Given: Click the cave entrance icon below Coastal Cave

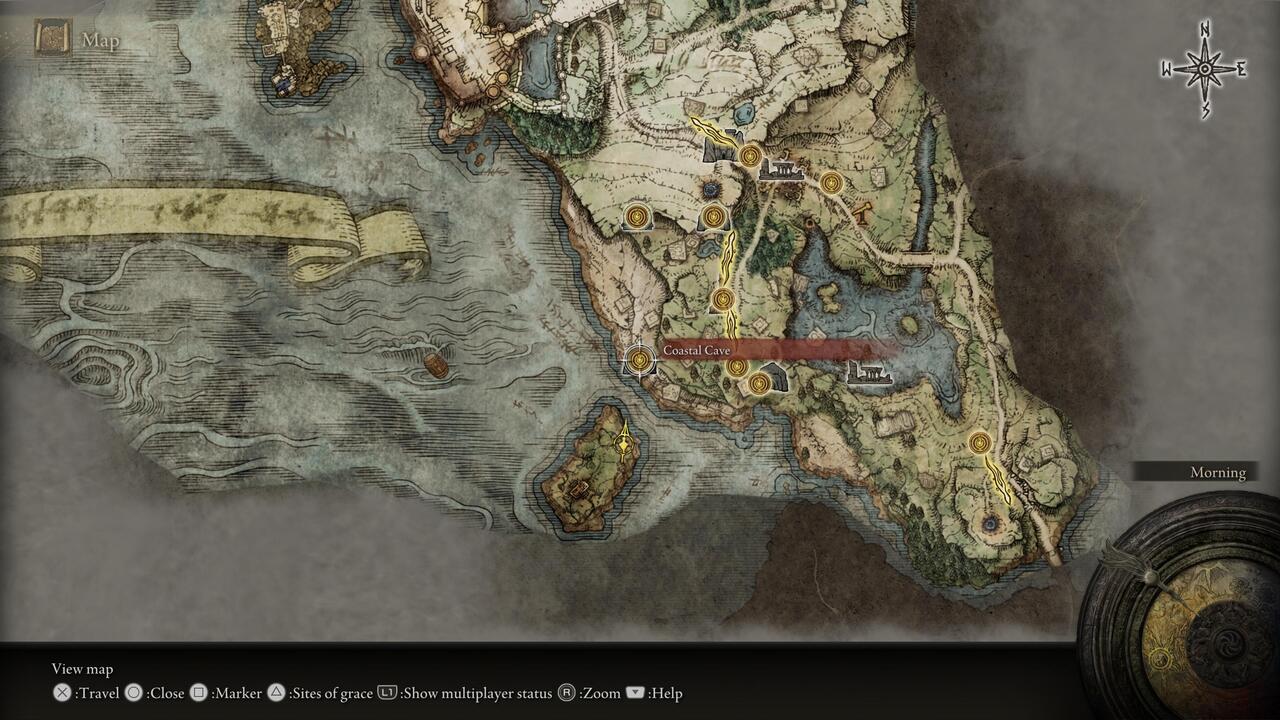Looking at the screenshot, I should 776,377.
